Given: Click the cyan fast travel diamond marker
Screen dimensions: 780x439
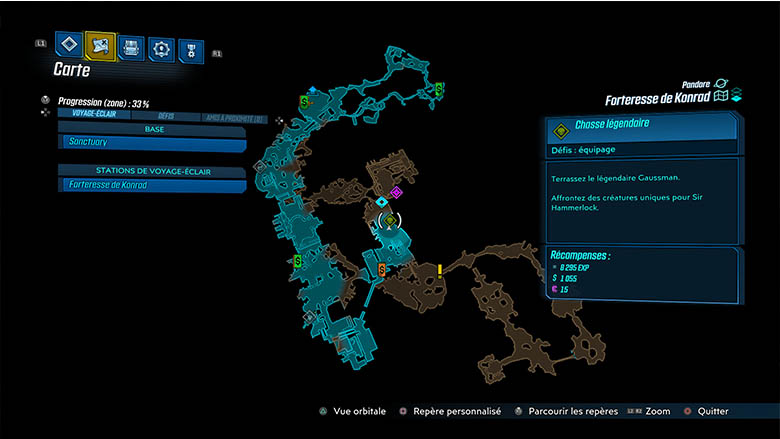Looking at the screenshot, I should click(382, 201).
